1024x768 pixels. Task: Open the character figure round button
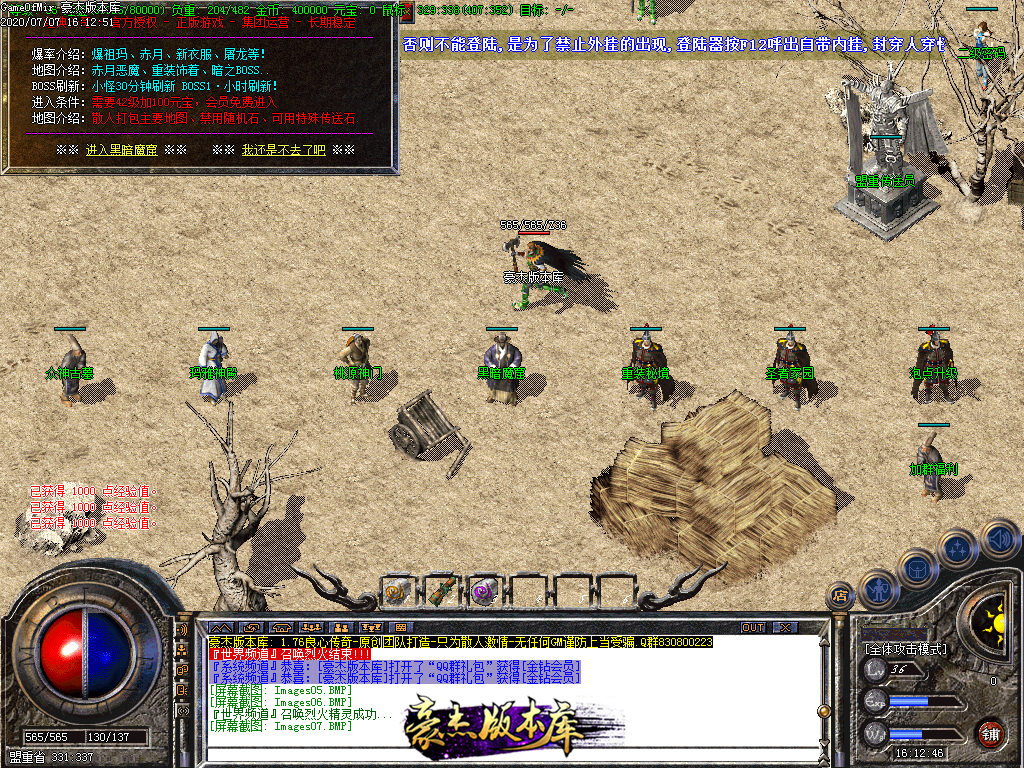878,588
